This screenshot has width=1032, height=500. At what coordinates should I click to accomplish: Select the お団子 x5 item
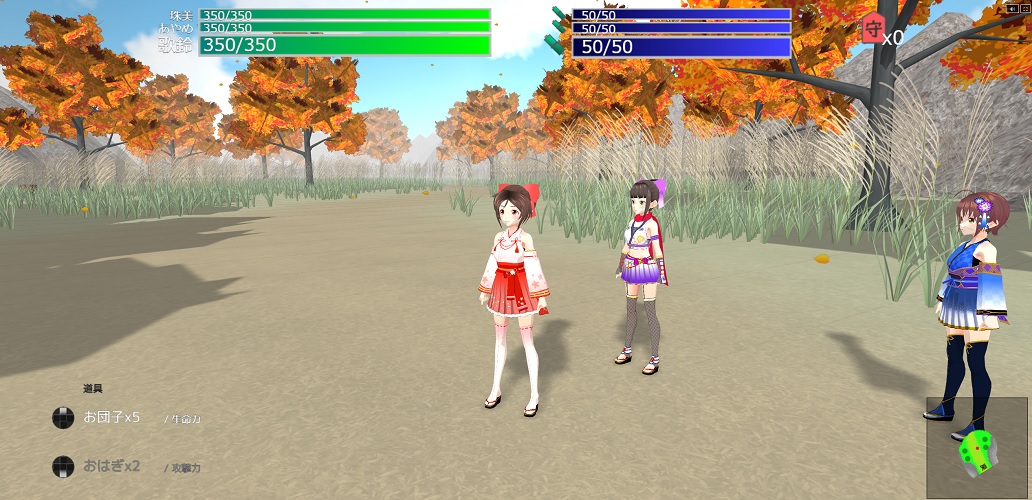(111, 417)
